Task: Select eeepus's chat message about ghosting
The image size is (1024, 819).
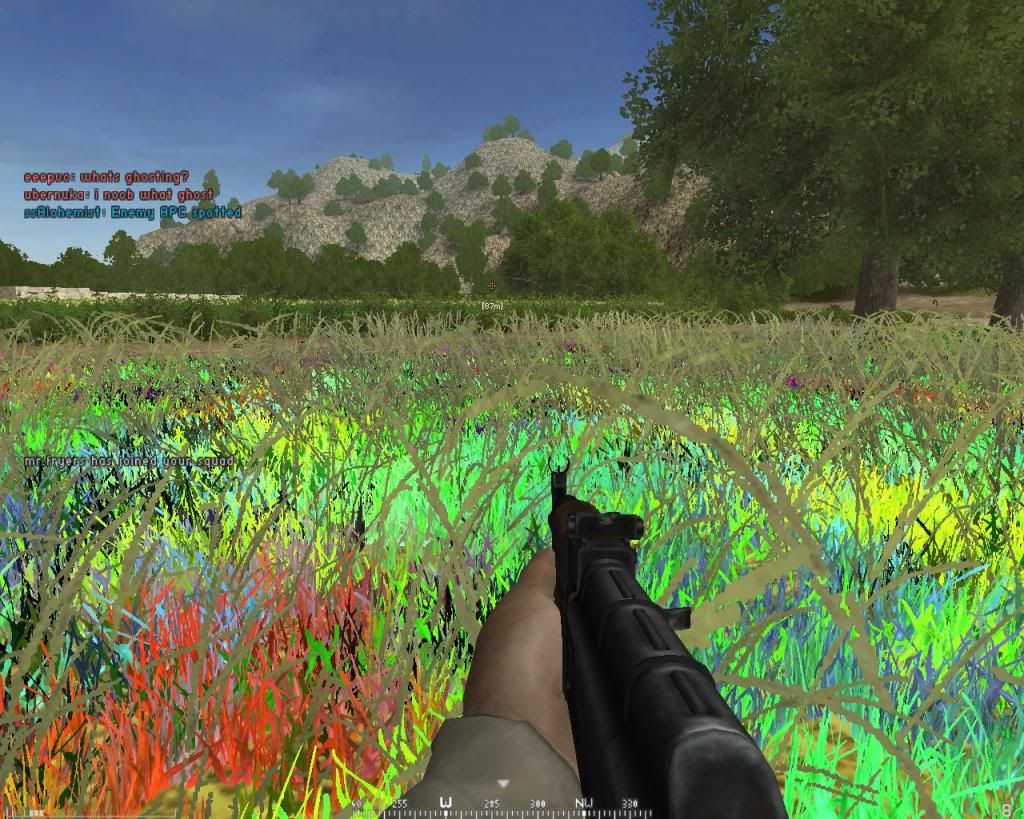Action: tap(107, 177)
